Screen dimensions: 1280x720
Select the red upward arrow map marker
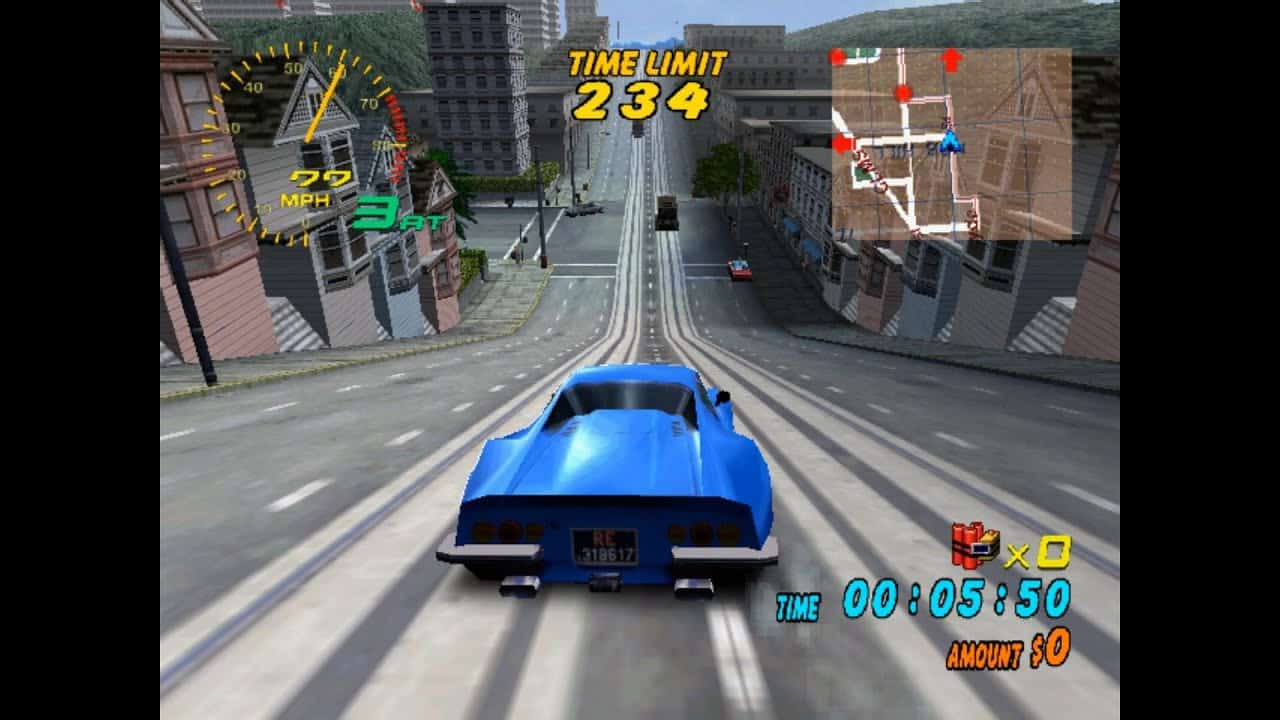(x=951, y=59)
